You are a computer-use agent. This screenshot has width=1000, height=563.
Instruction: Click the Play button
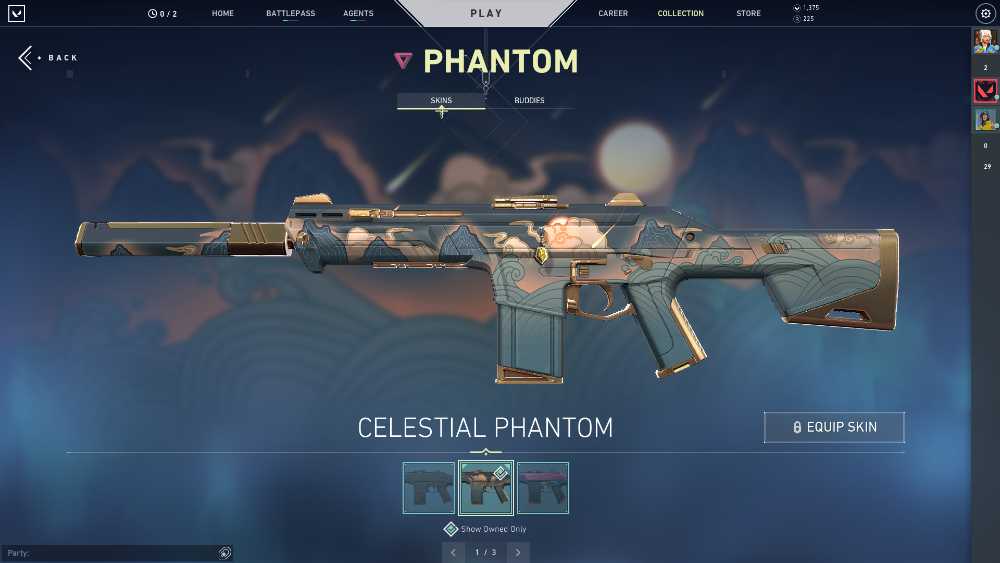pyautogui.click(x=486, y=14)
